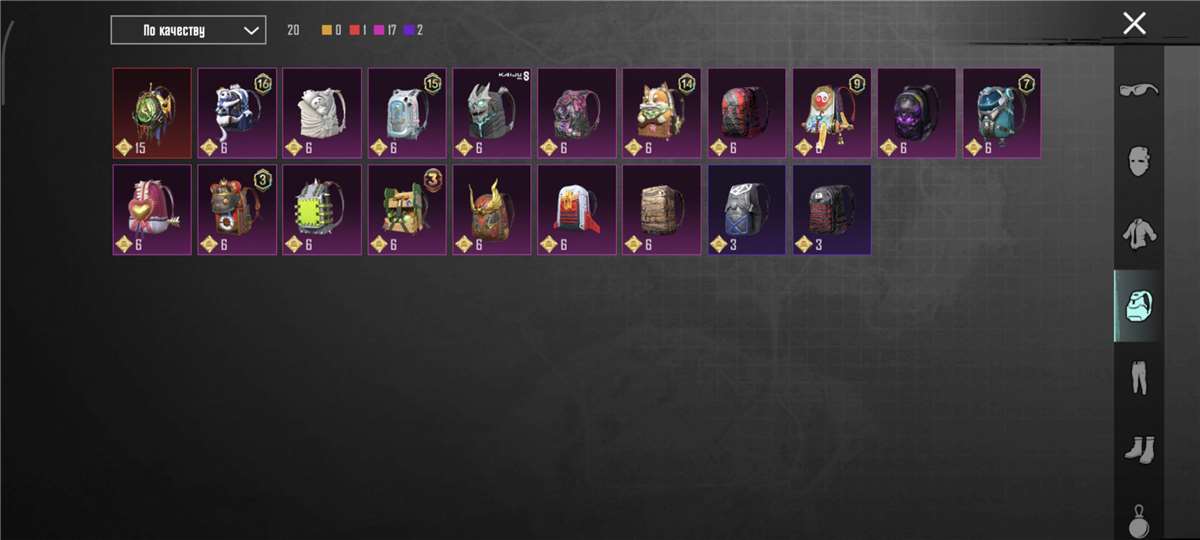Select the gray horned monster backpack

click(492, 113)
